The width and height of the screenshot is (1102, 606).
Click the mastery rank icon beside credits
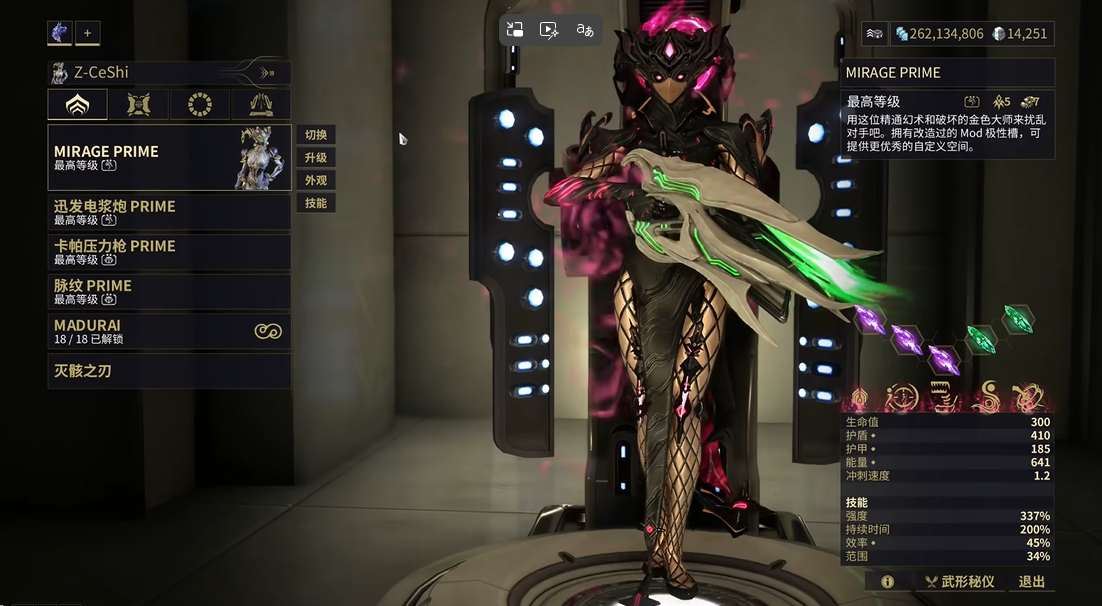click(875, 33)
